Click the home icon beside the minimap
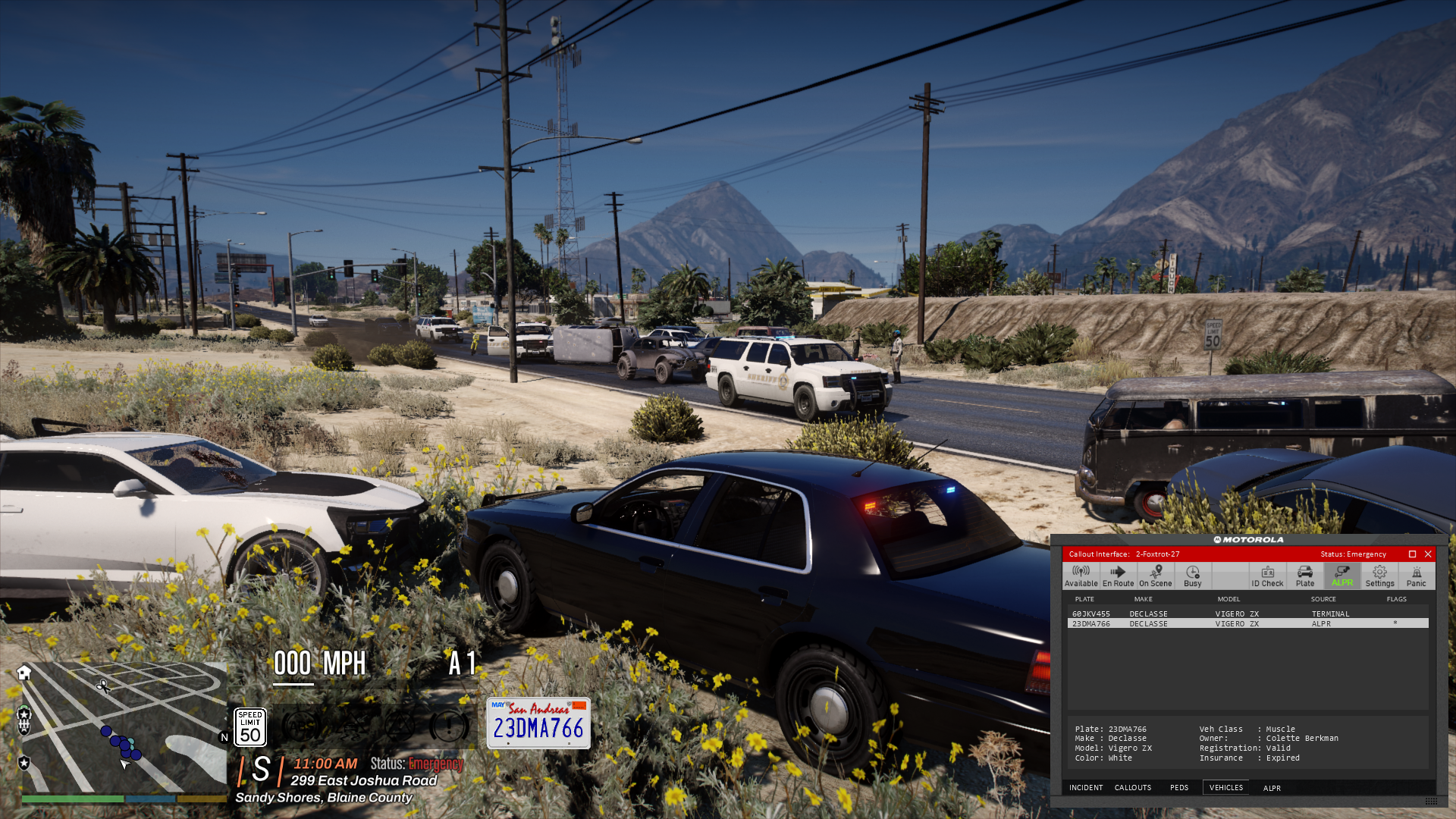 click(x=25, y=672)
